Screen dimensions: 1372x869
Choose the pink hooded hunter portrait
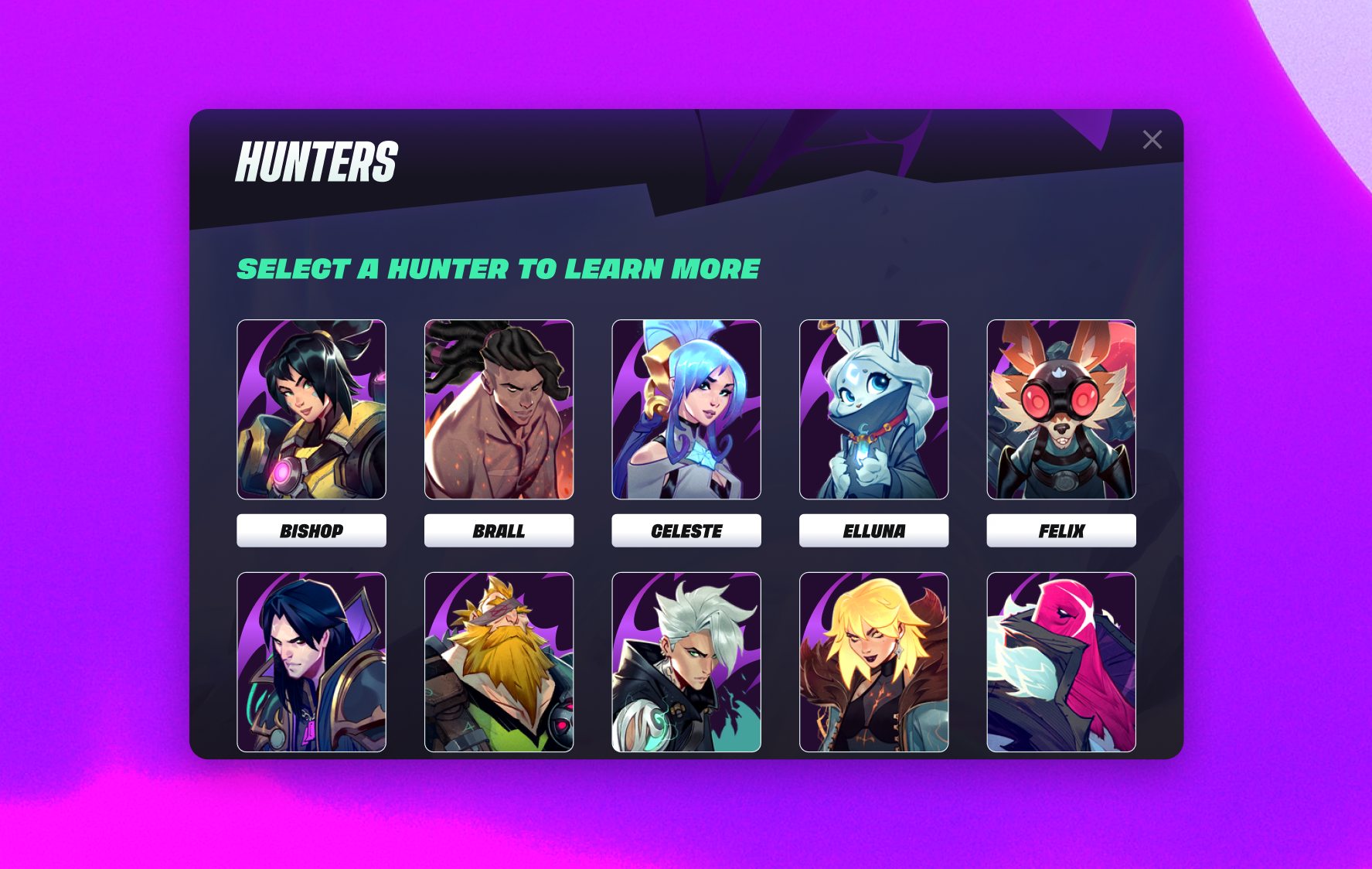[1061, 662]
